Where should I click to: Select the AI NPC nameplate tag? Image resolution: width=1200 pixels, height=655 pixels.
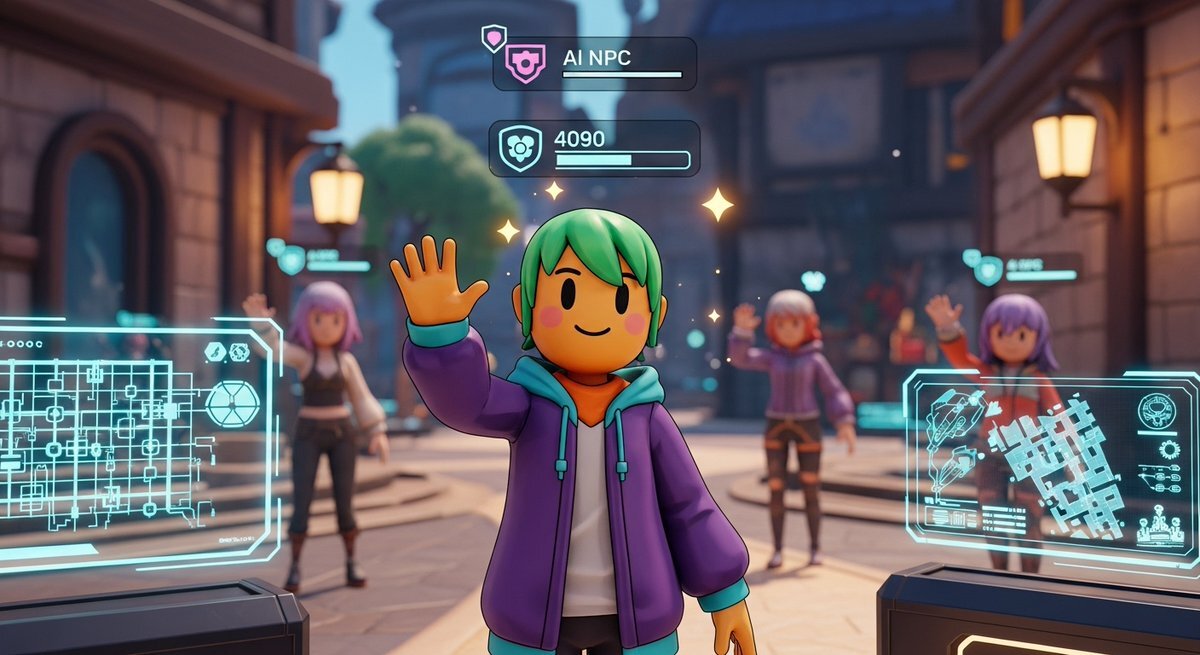tap(594, 64)
